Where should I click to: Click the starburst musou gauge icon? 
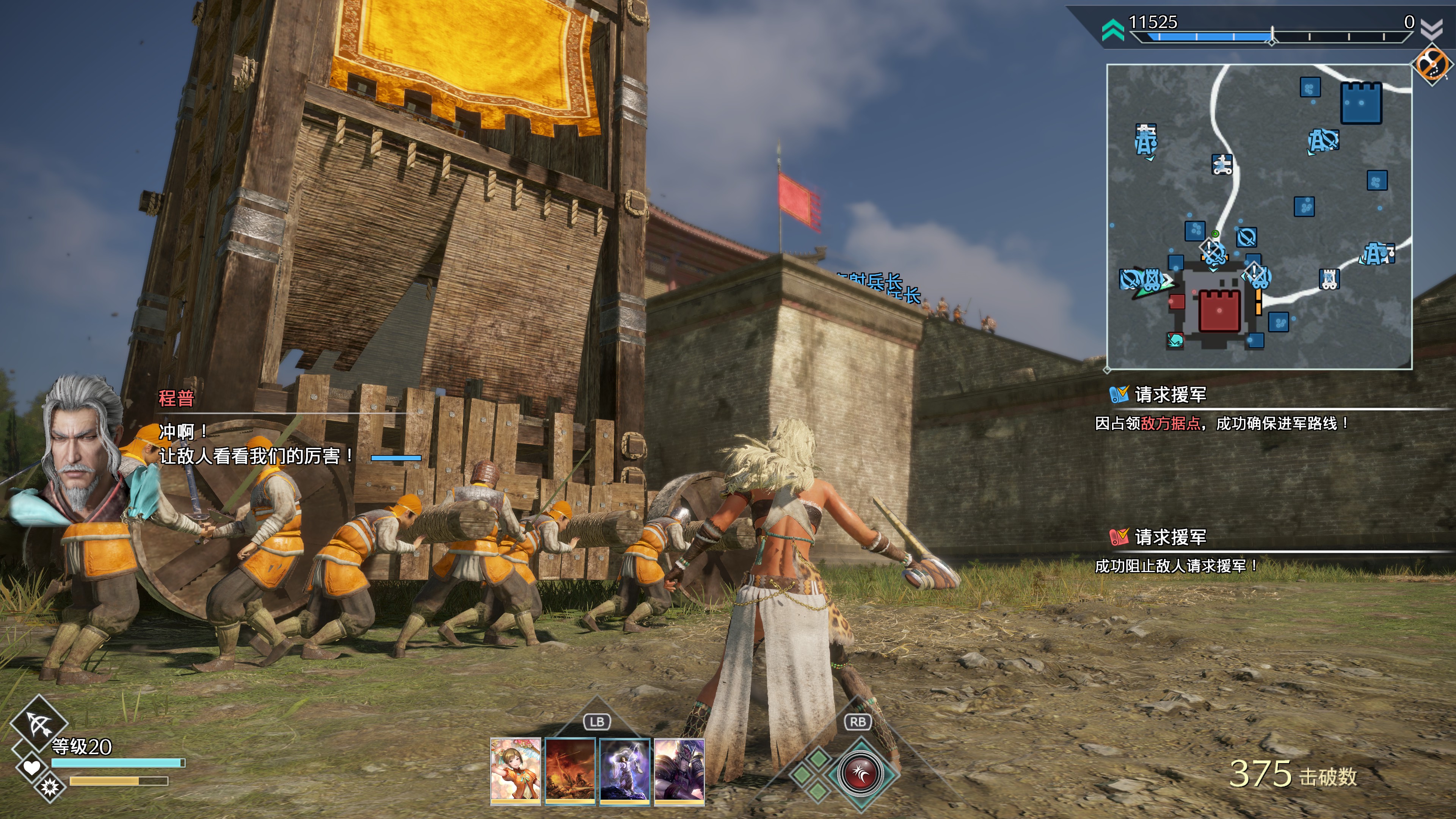[x=50, y=786]
